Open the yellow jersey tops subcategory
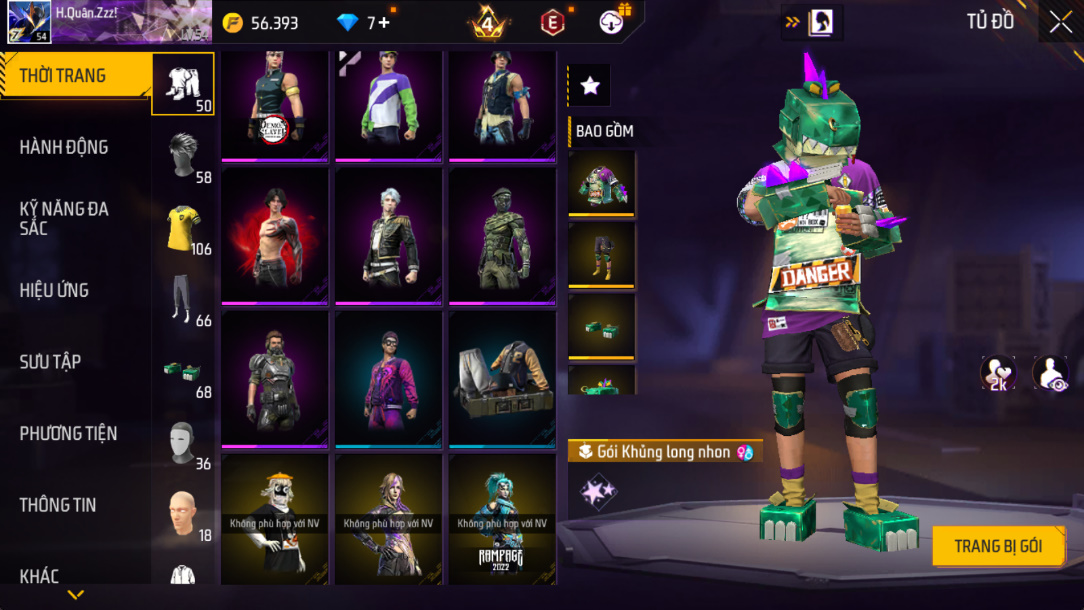1084x610 pixels. click(x=183, y=227)
